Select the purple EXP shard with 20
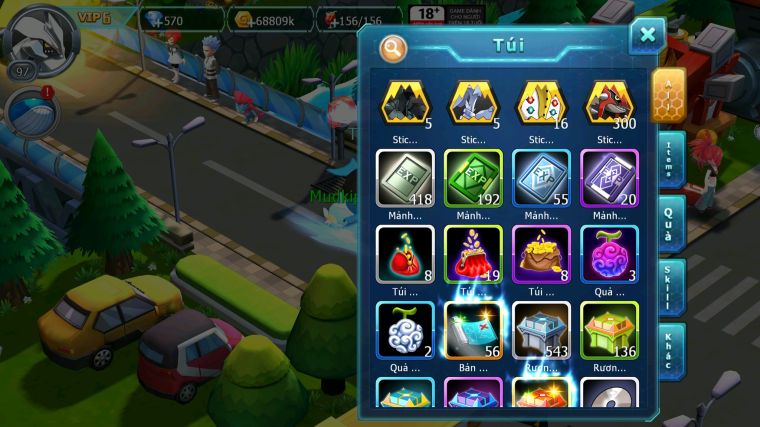This screenshot has height=427, width=760. [x=609, y=179]
